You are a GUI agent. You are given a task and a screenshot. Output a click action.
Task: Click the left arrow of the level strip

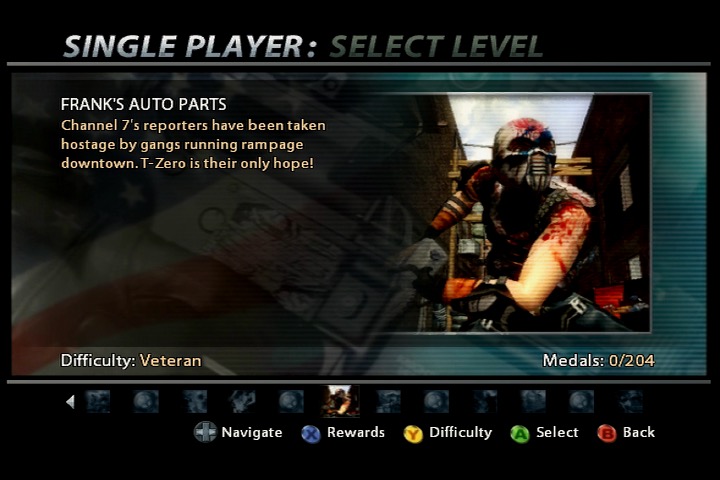(70, 402)
